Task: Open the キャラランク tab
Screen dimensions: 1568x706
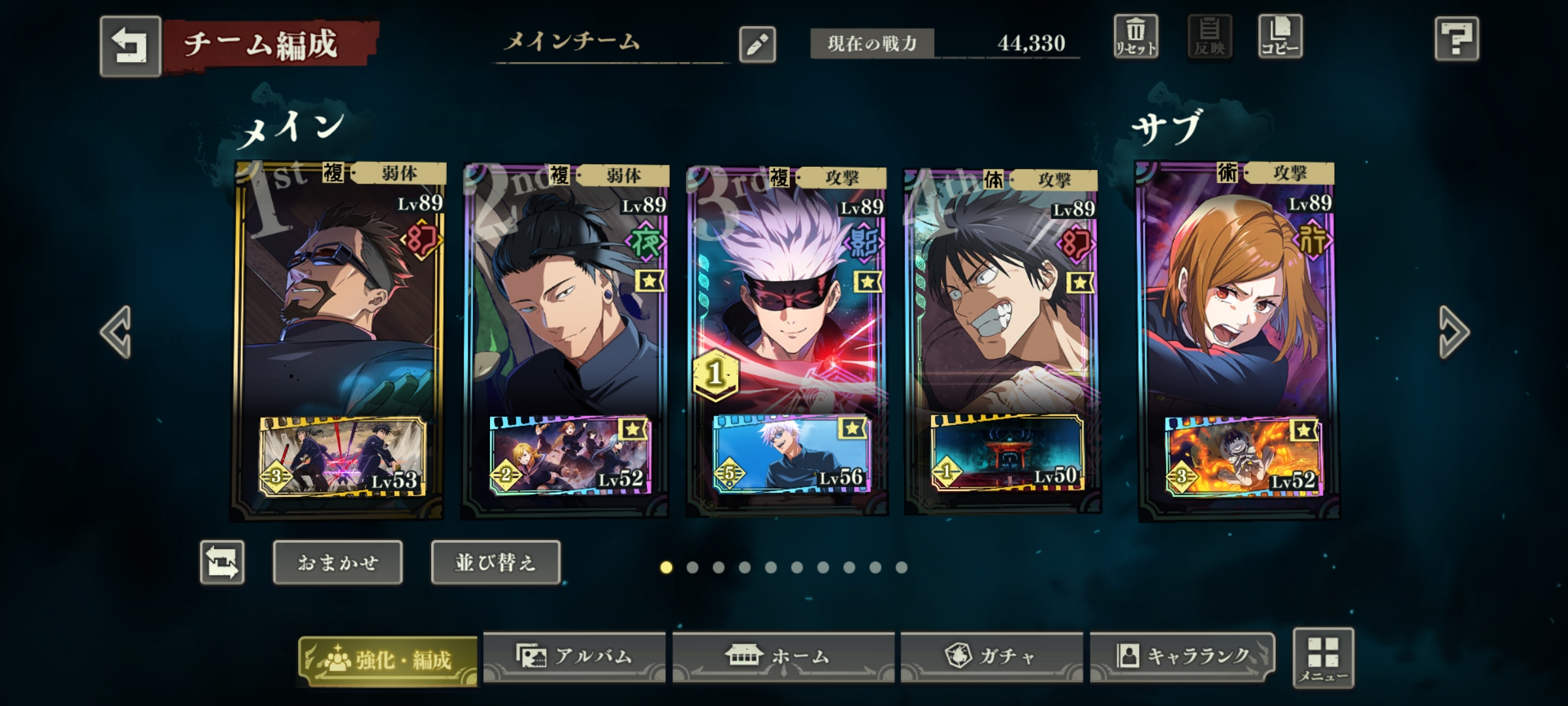Action: point(1182,656)
